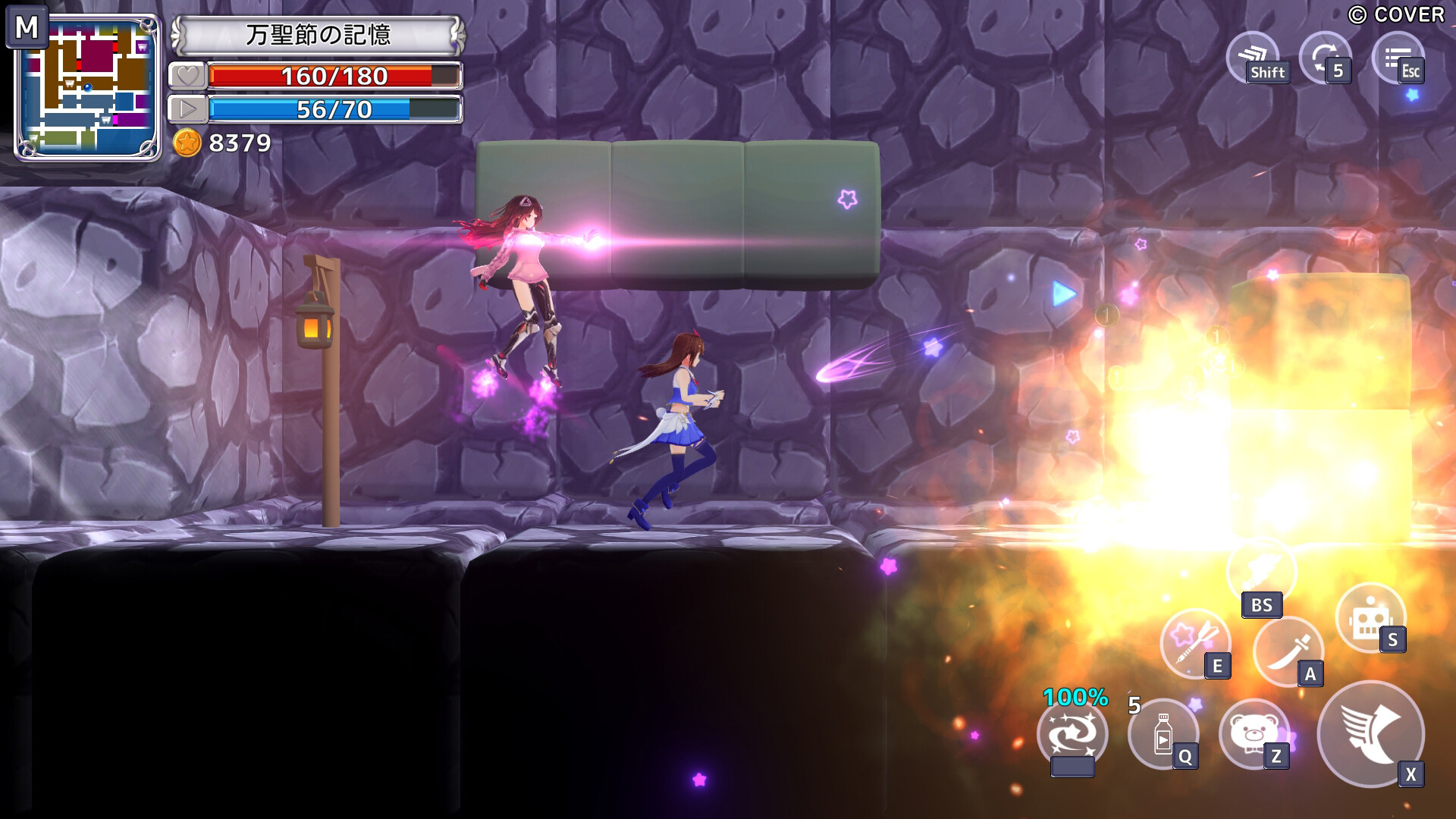
Task: Click the red HP bar showing 160/180
Action: coord(334,76)
